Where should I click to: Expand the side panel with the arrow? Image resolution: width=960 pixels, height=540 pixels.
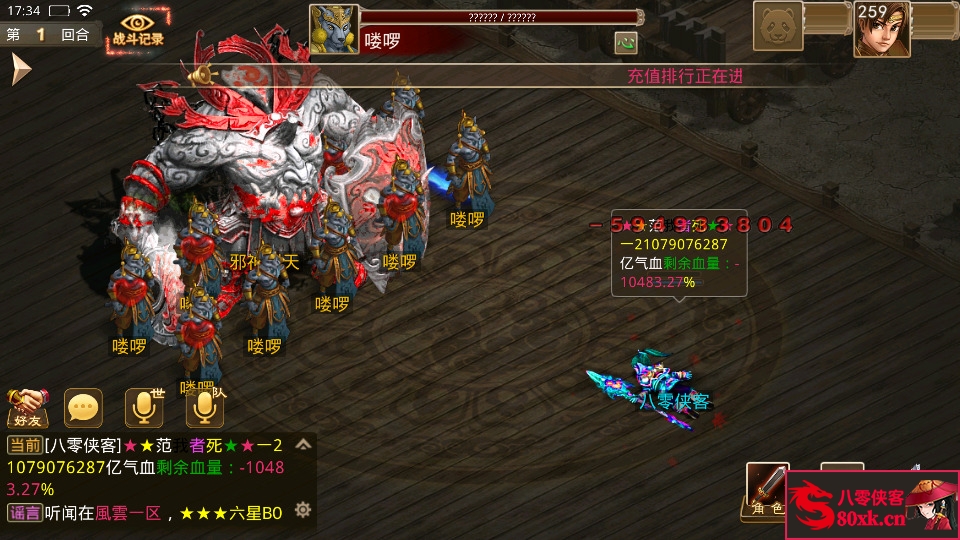pyautogui.click(x=21, y=69)
